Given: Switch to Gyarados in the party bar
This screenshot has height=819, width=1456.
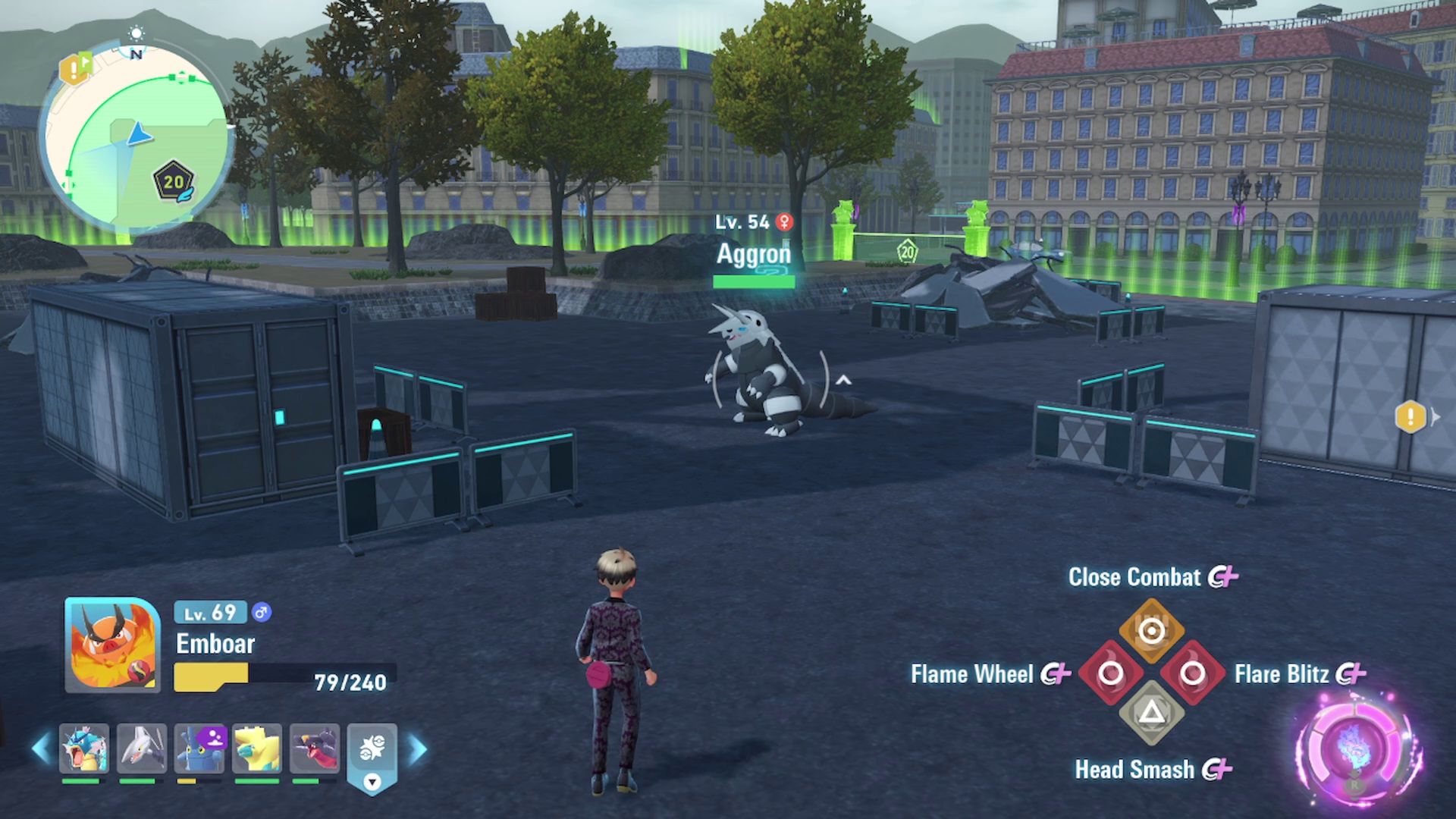Looking at the screenshot, I should pyautogui.click(x=83, y=748).
